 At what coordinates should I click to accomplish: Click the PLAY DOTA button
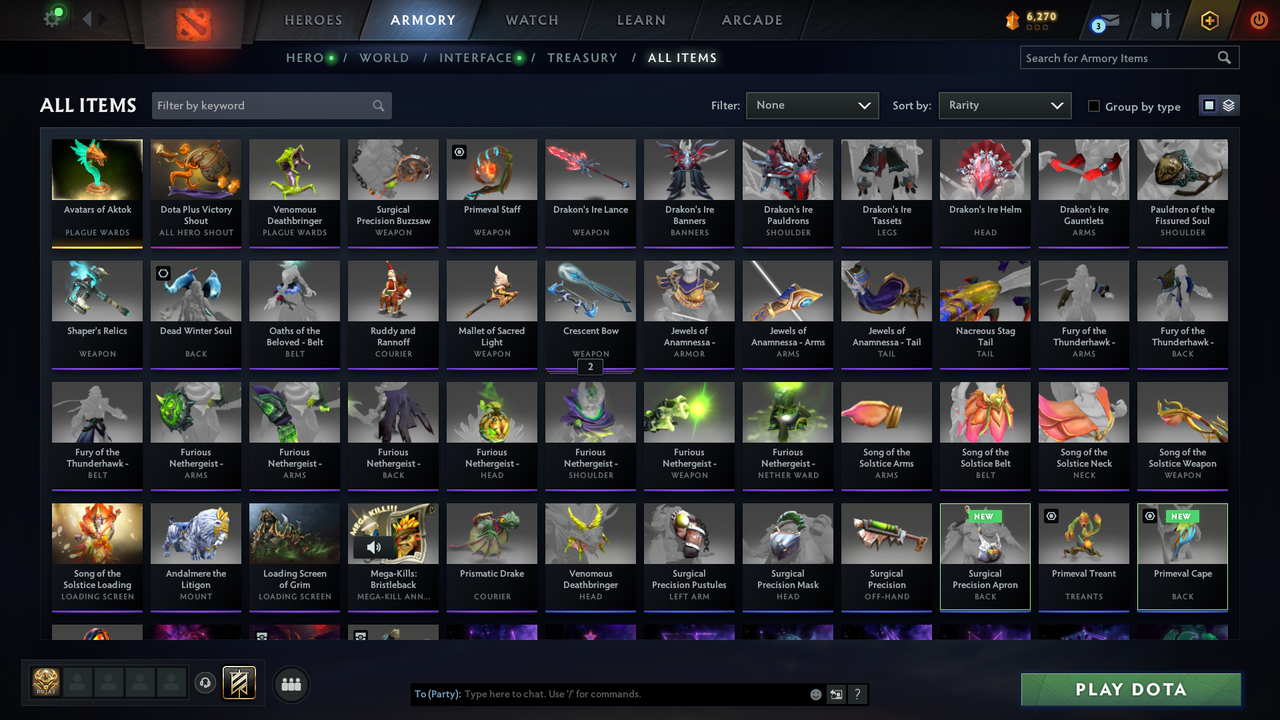coord(1130,689)
